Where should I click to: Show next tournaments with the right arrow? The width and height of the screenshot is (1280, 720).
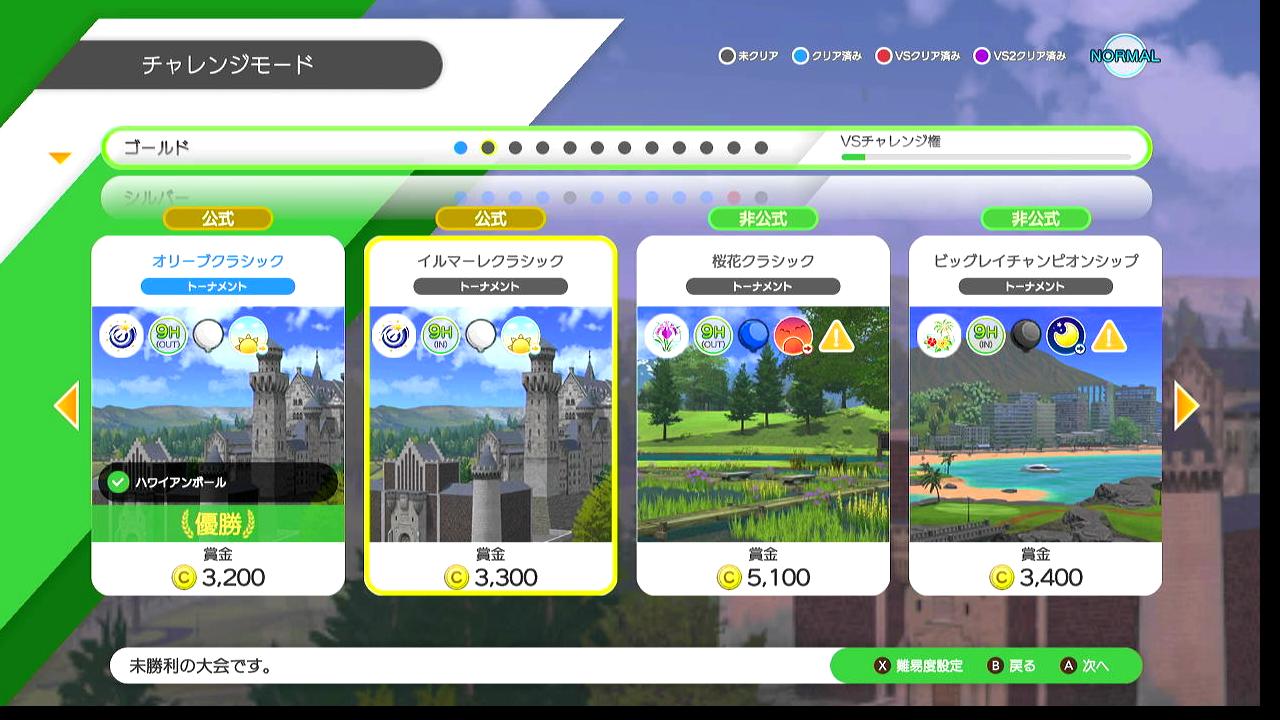[1186, 405]
